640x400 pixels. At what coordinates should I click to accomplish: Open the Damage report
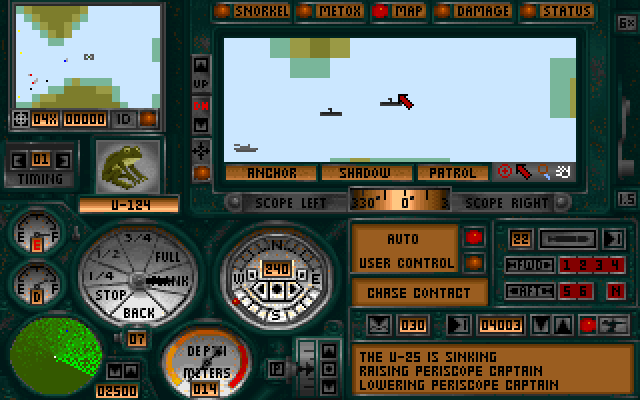pos(475,11)
